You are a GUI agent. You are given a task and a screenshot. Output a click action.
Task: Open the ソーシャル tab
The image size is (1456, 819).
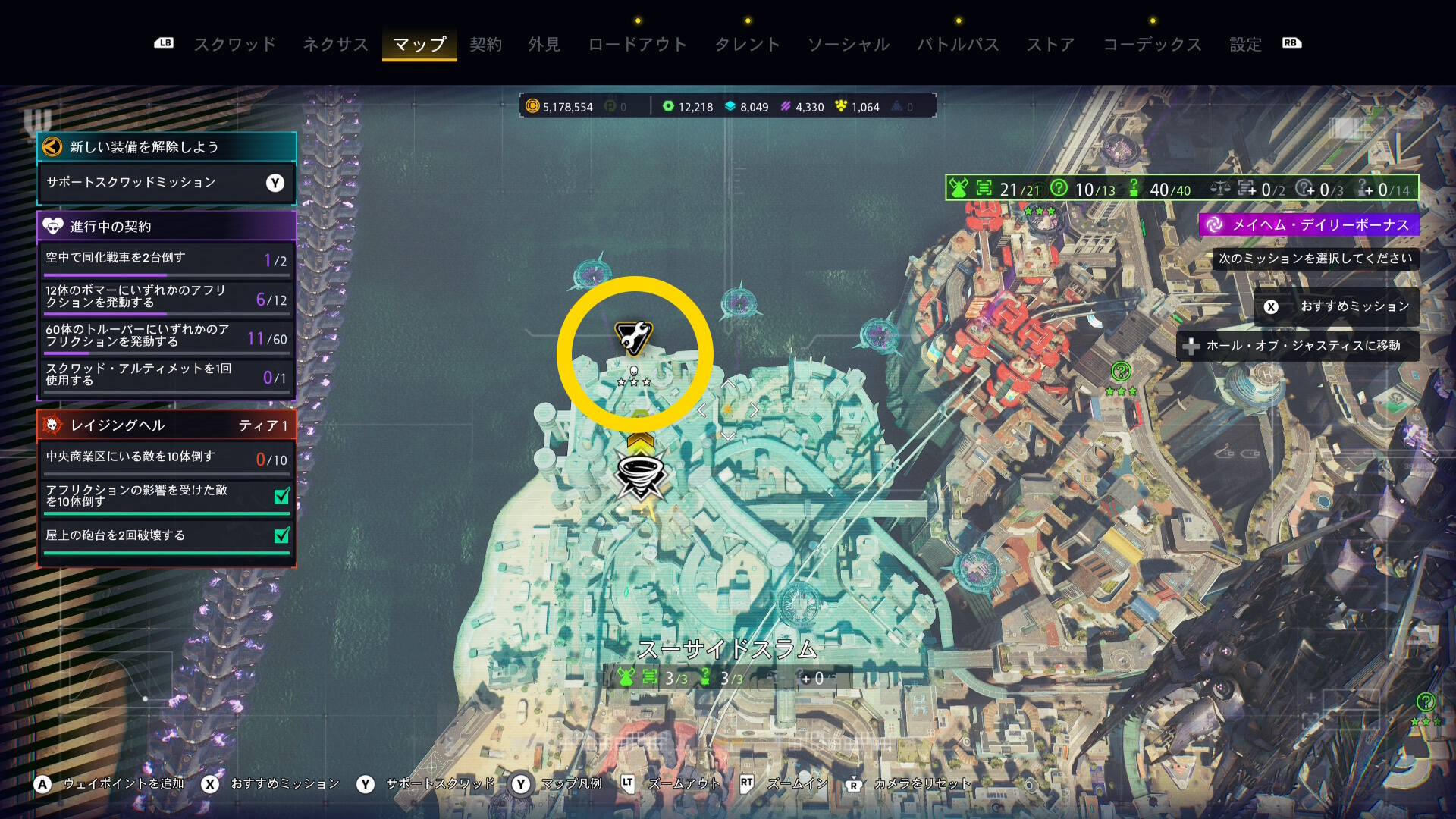click(849, 45)
